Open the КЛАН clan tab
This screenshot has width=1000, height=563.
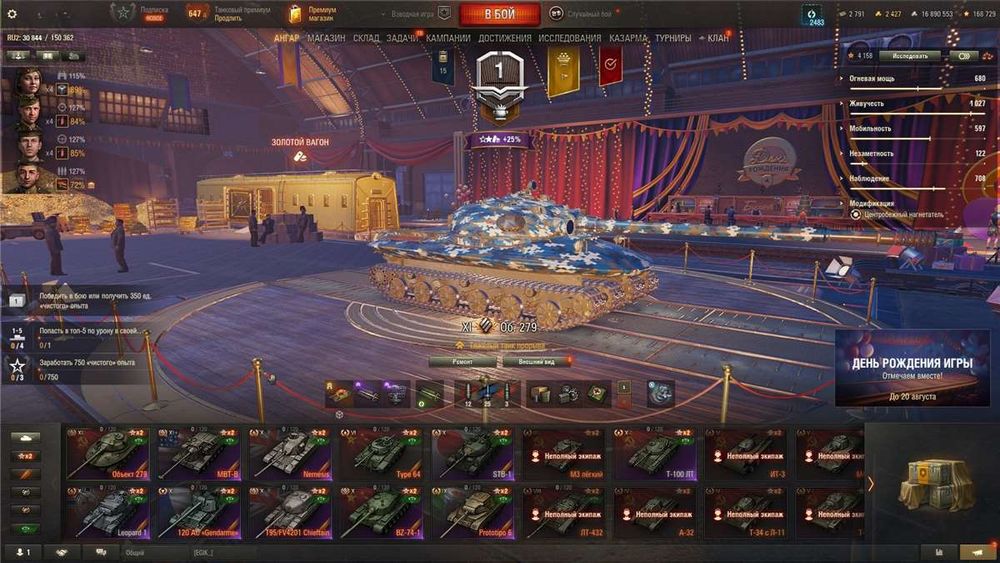click(717, 38)
